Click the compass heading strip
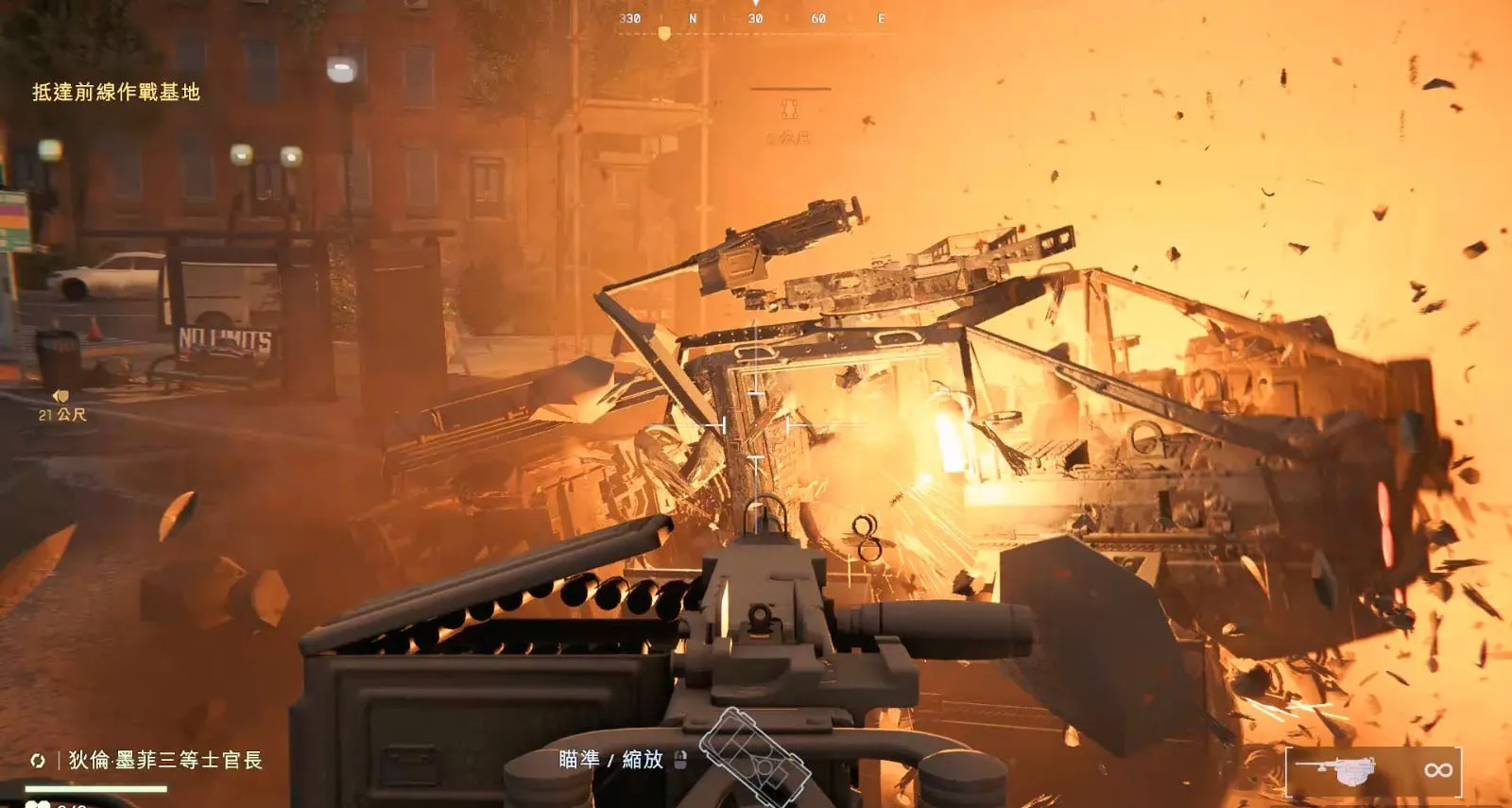 pyautogui.click(x=754, y=20)
